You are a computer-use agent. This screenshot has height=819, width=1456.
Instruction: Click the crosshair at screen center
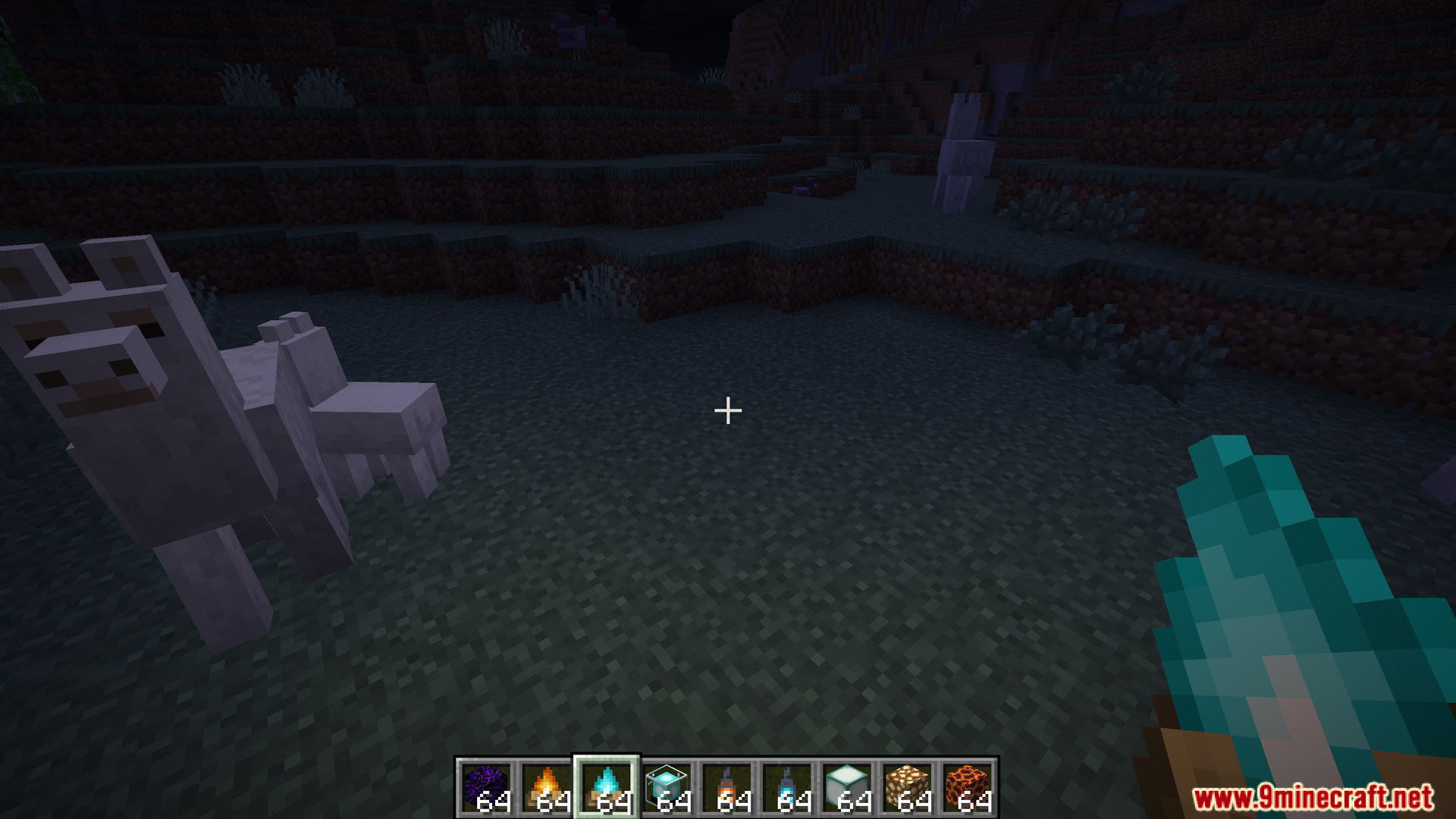727,409
